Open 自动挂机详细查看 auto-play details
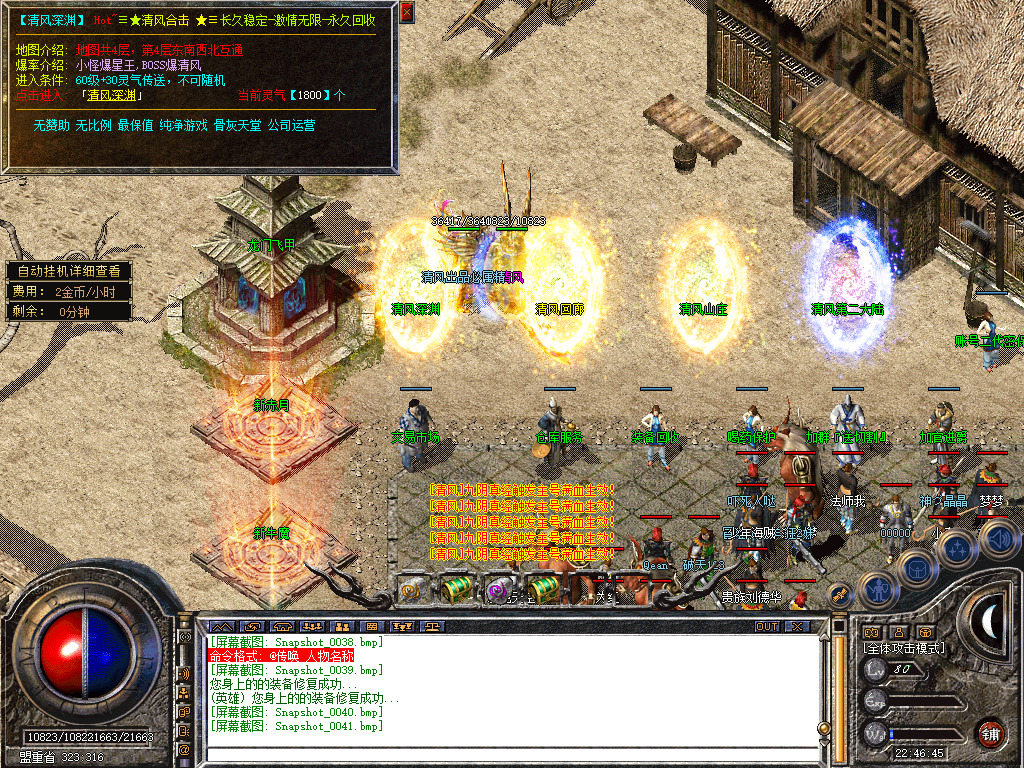 coord(68,271)
